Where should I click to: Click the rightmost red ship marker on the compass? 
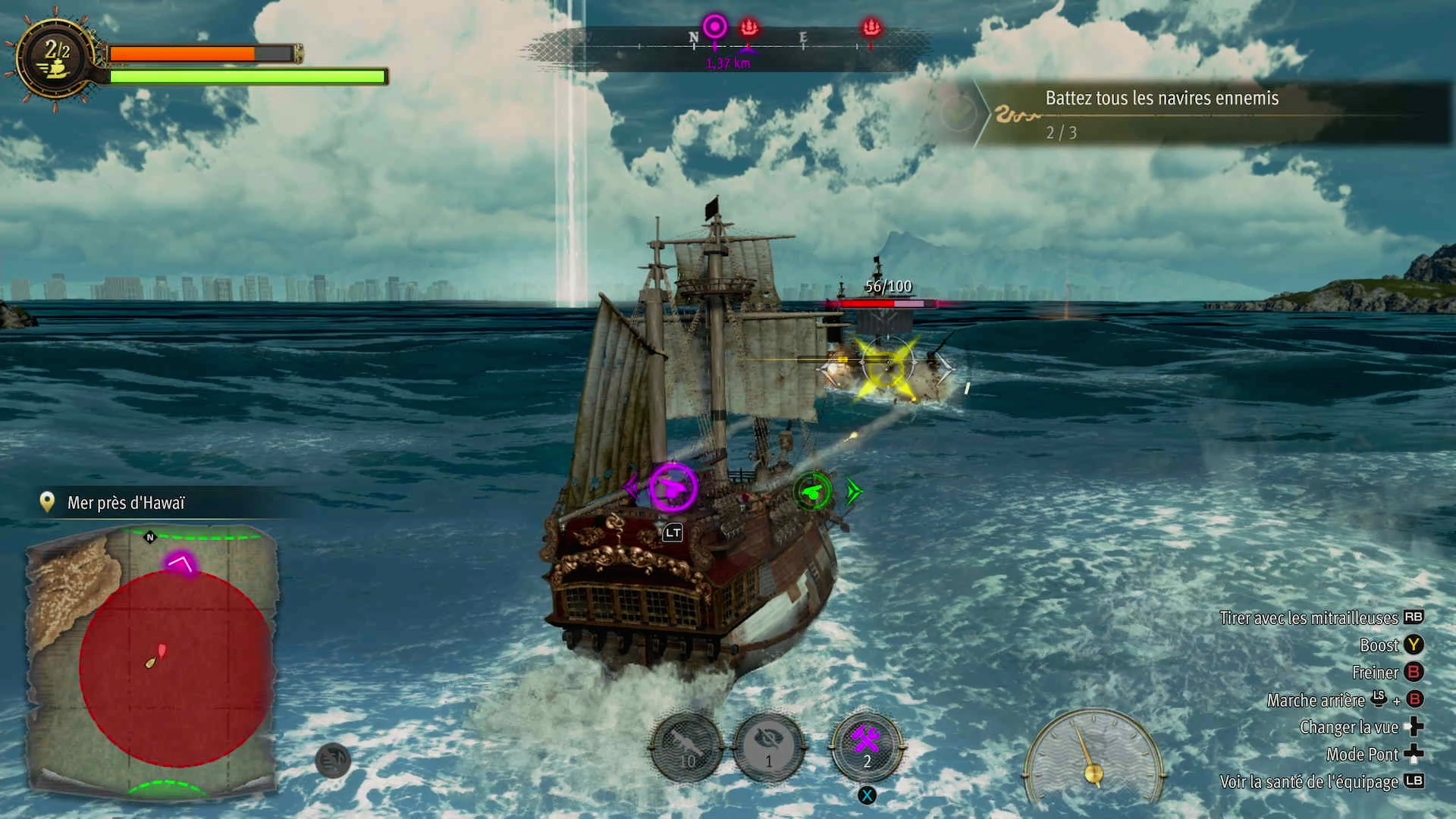(x=871, y=28)
